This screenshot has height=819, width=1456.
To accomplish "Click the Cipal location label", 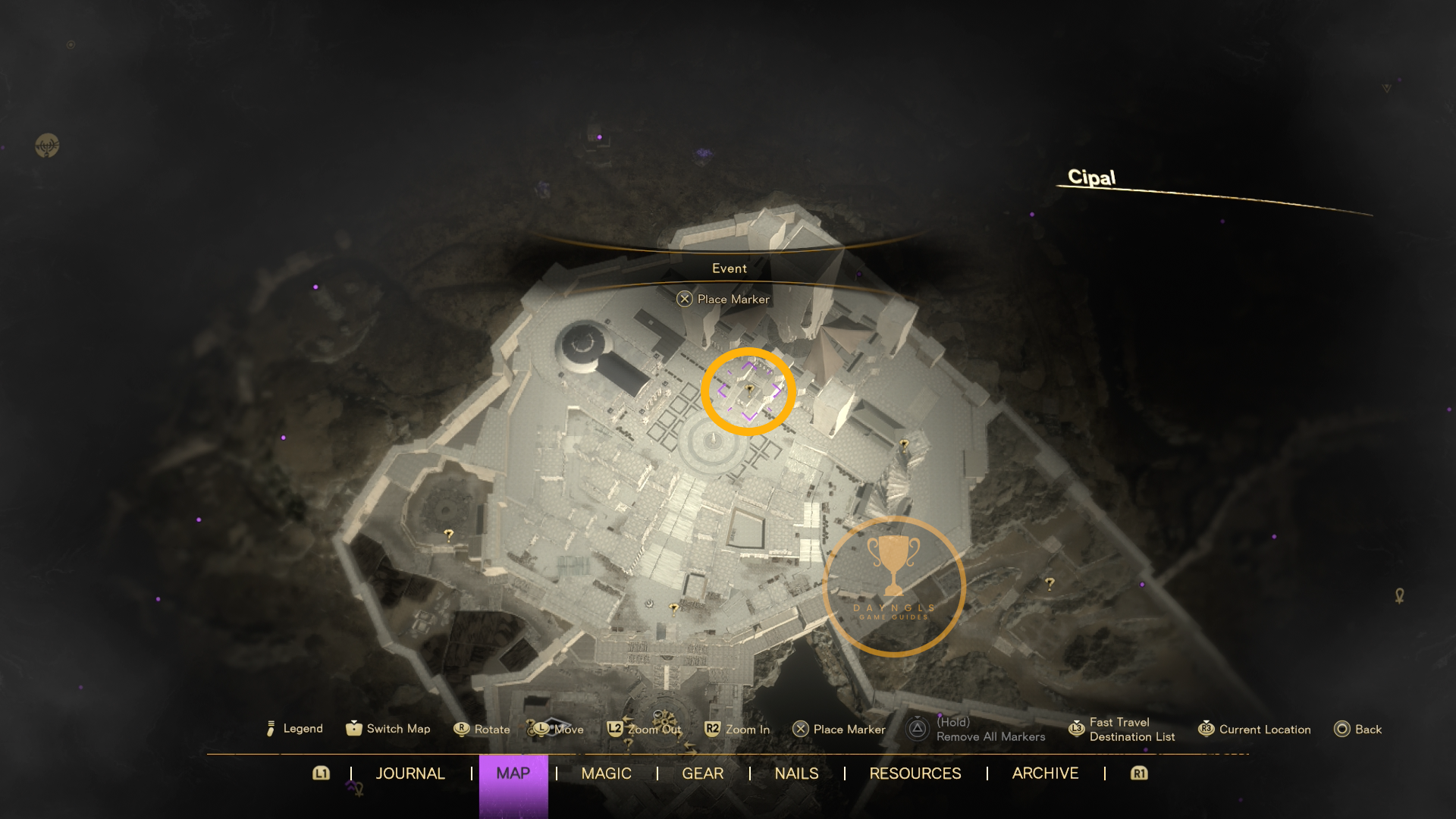I will 1091,177.
